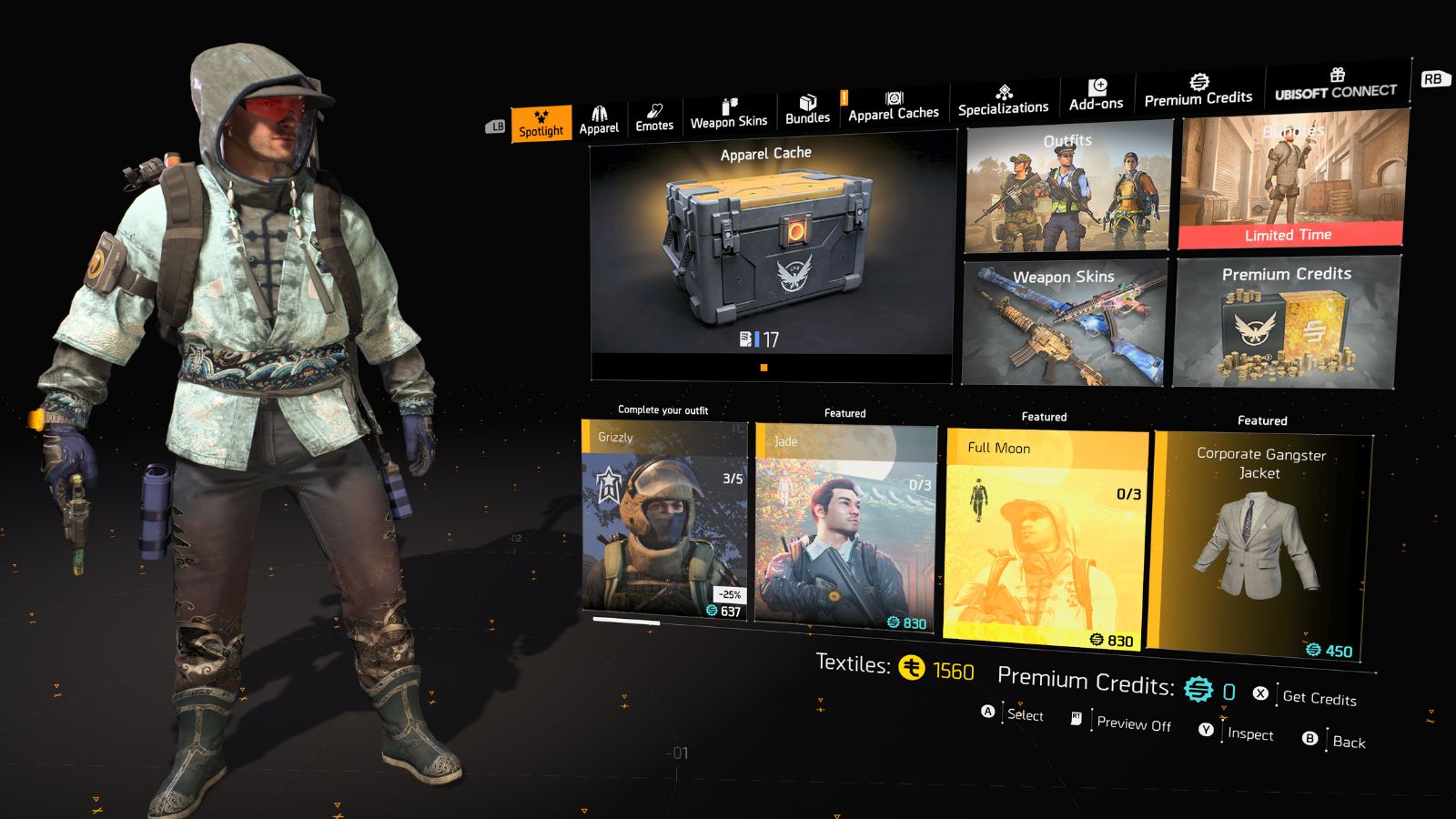1456x819 pixels.
Task: Click the Textiles currency icon
Action: click(913, 667)
